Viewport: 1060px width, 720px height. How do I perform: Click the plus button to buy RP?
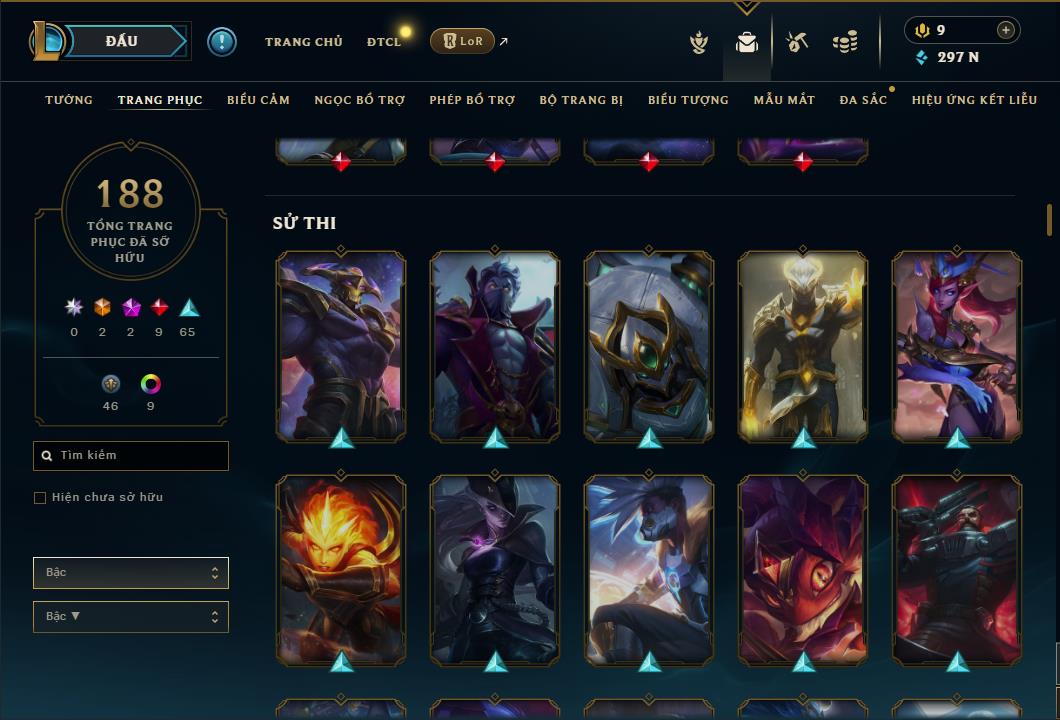click(x=1005, y=31)
